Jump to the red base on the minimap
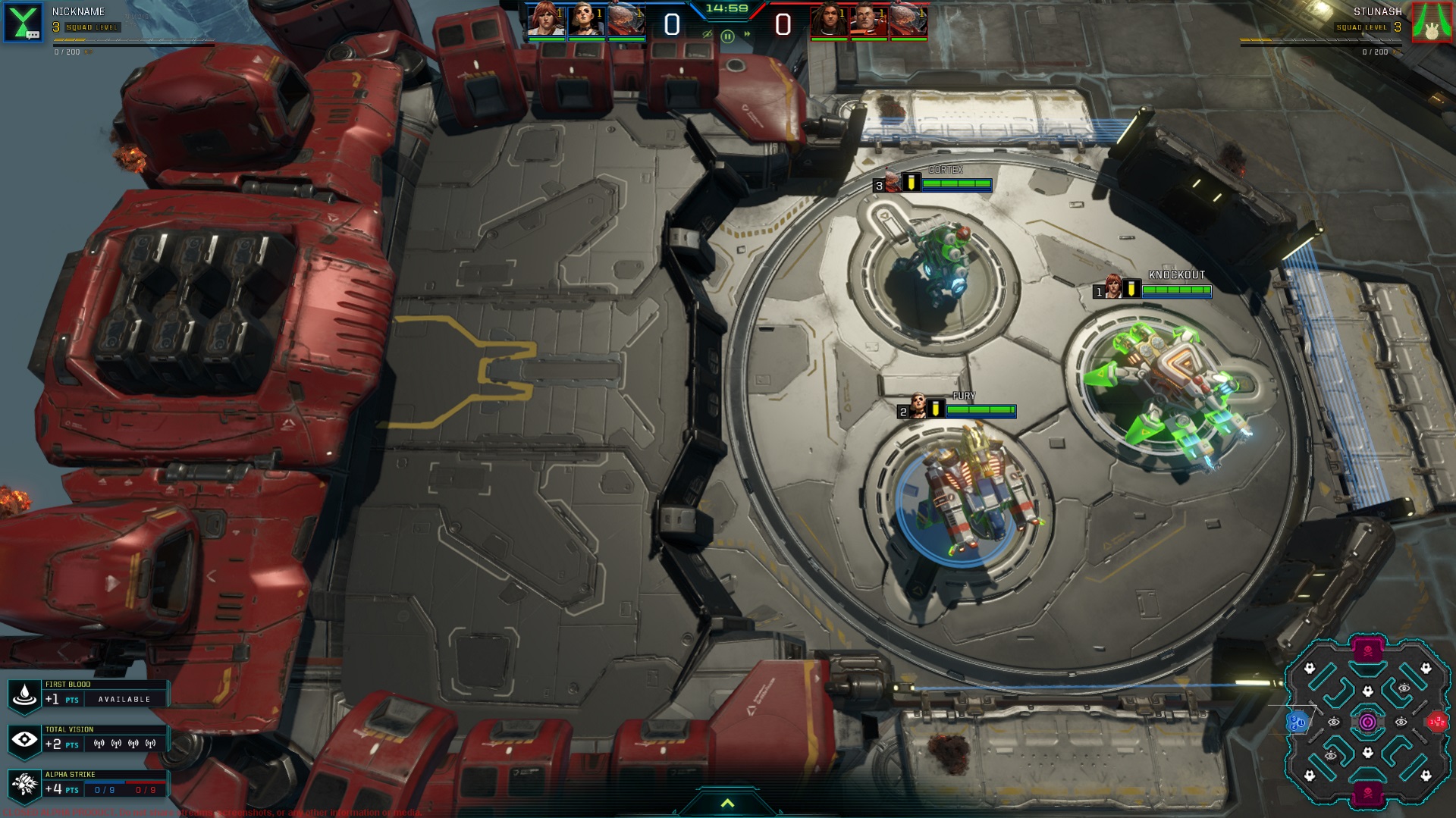 (1437, 722)
